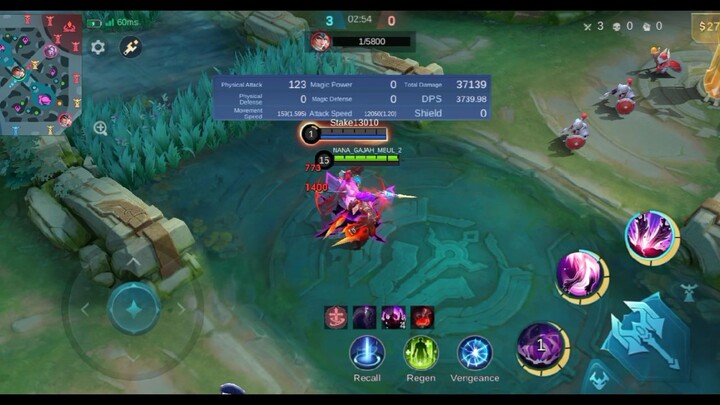
Task: Use the Regen ability
Action: [421, 353]
